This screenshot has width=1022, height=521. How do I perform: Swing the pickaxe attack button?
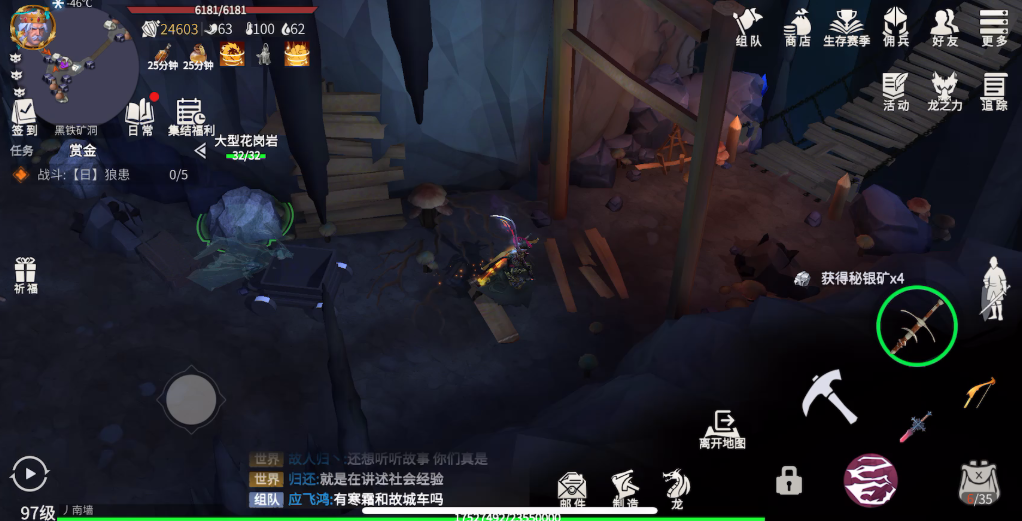coord(829,396)
